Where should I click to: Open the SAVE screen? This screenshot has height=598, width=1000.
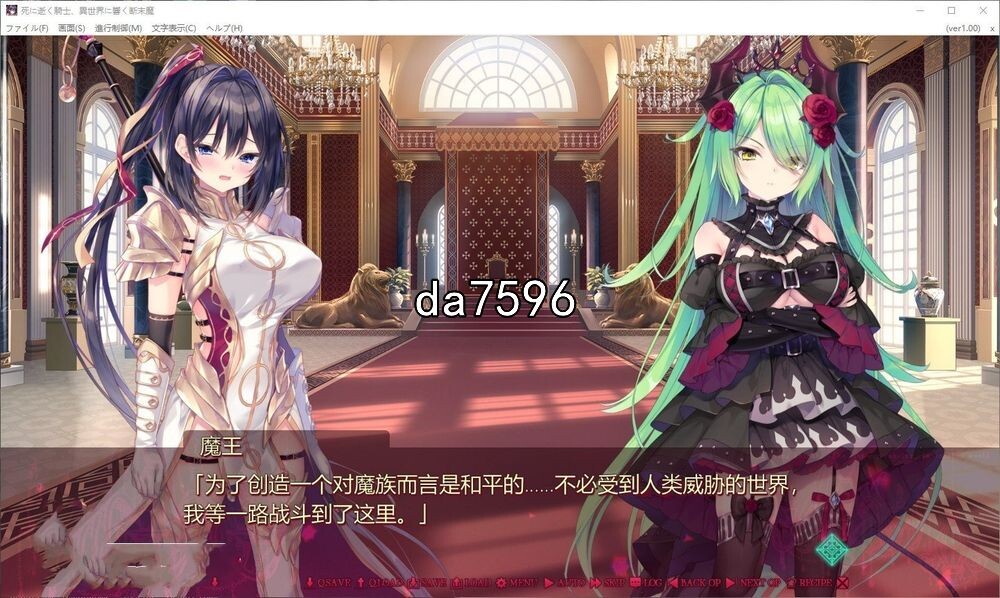[x=427, y=582]
